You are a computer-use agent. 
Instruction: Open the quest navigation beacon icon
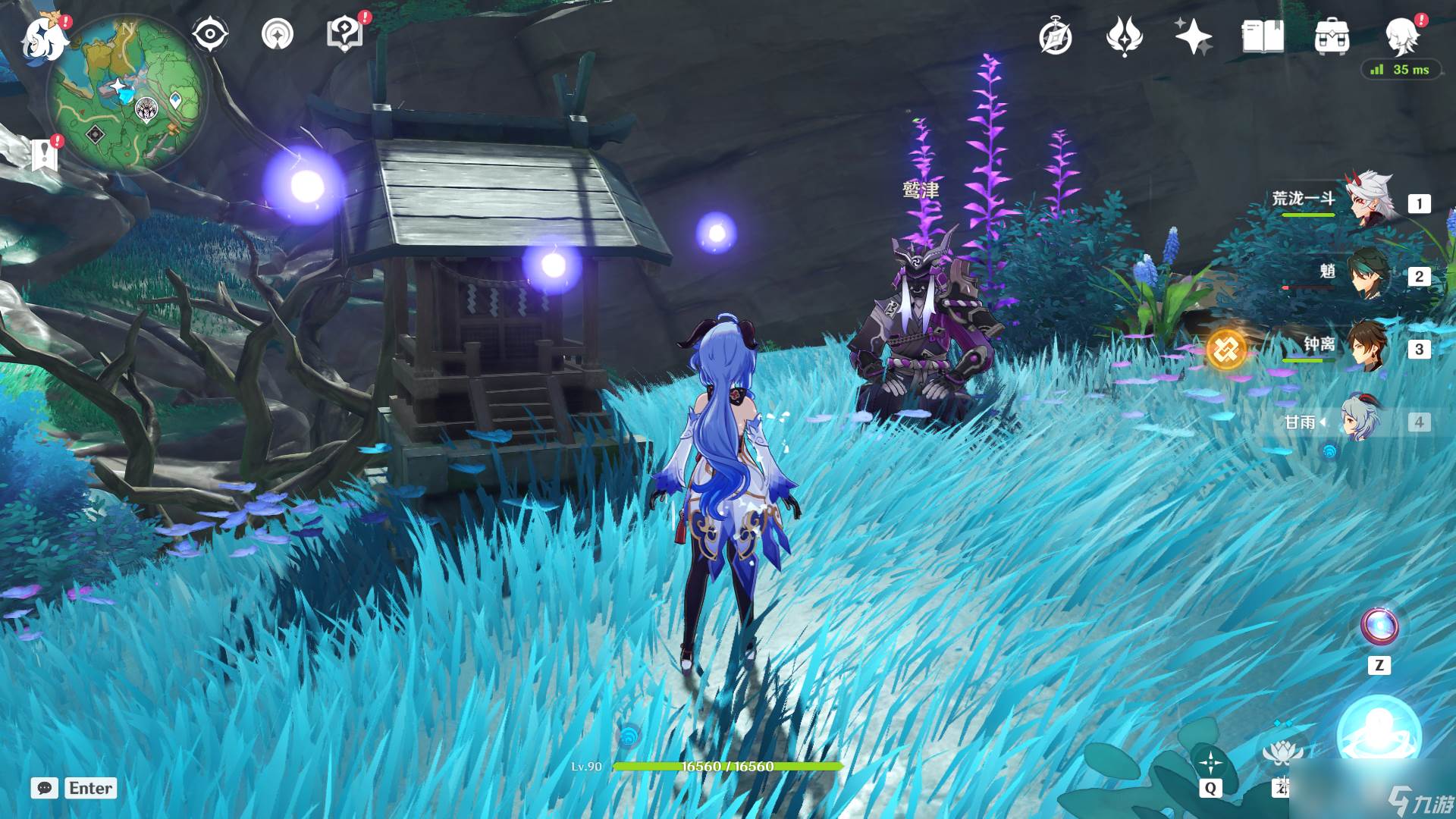(278, 34)
